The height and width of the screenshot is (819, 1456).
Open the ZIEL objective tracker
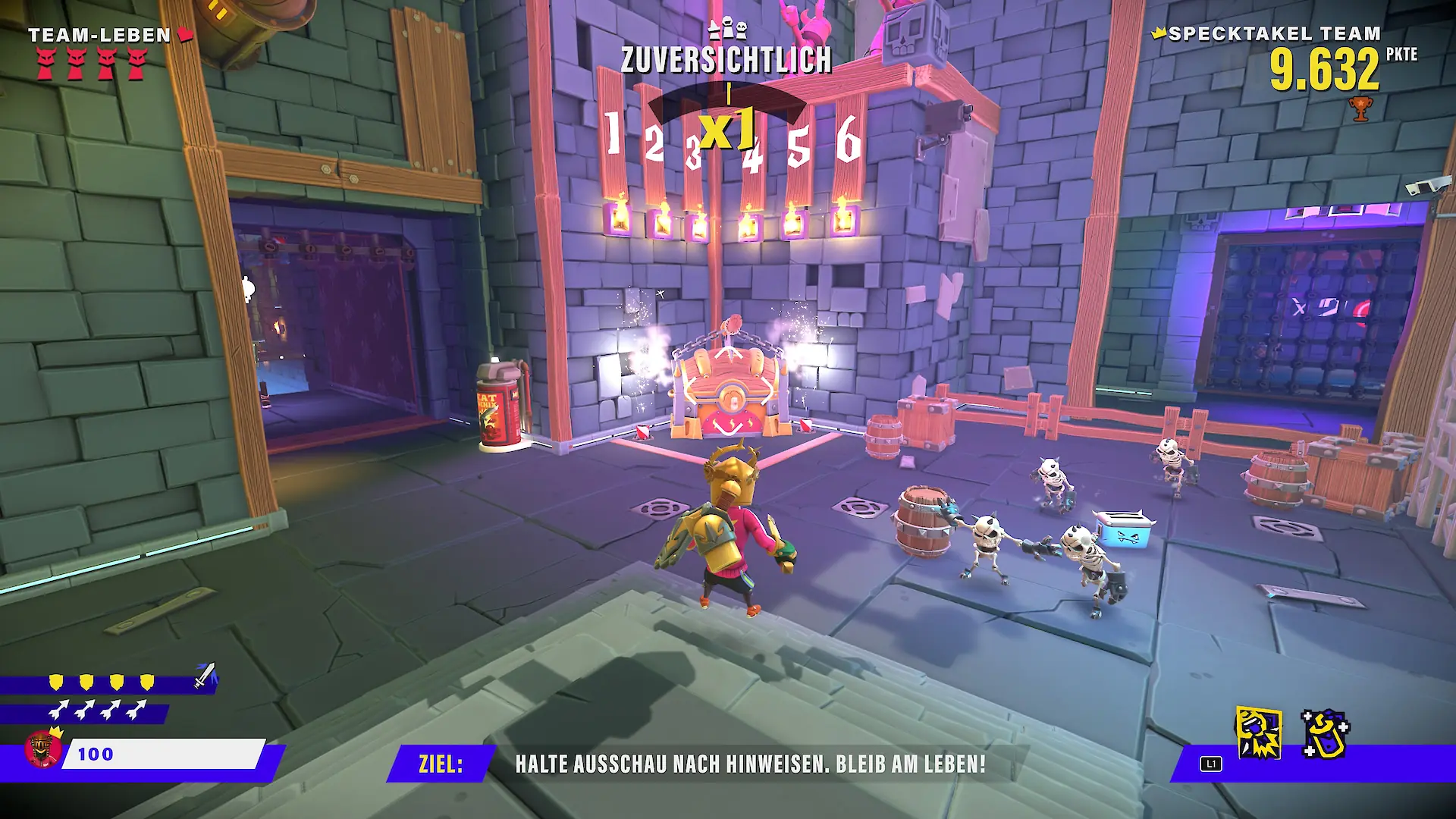[441, 764]
